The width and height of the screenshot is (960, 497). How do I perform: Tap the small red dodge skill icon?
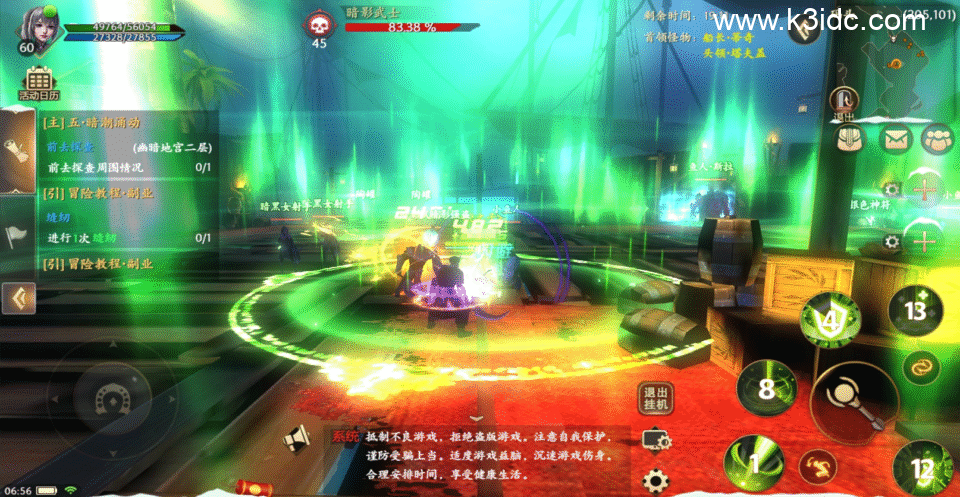[x=817, y=466]
